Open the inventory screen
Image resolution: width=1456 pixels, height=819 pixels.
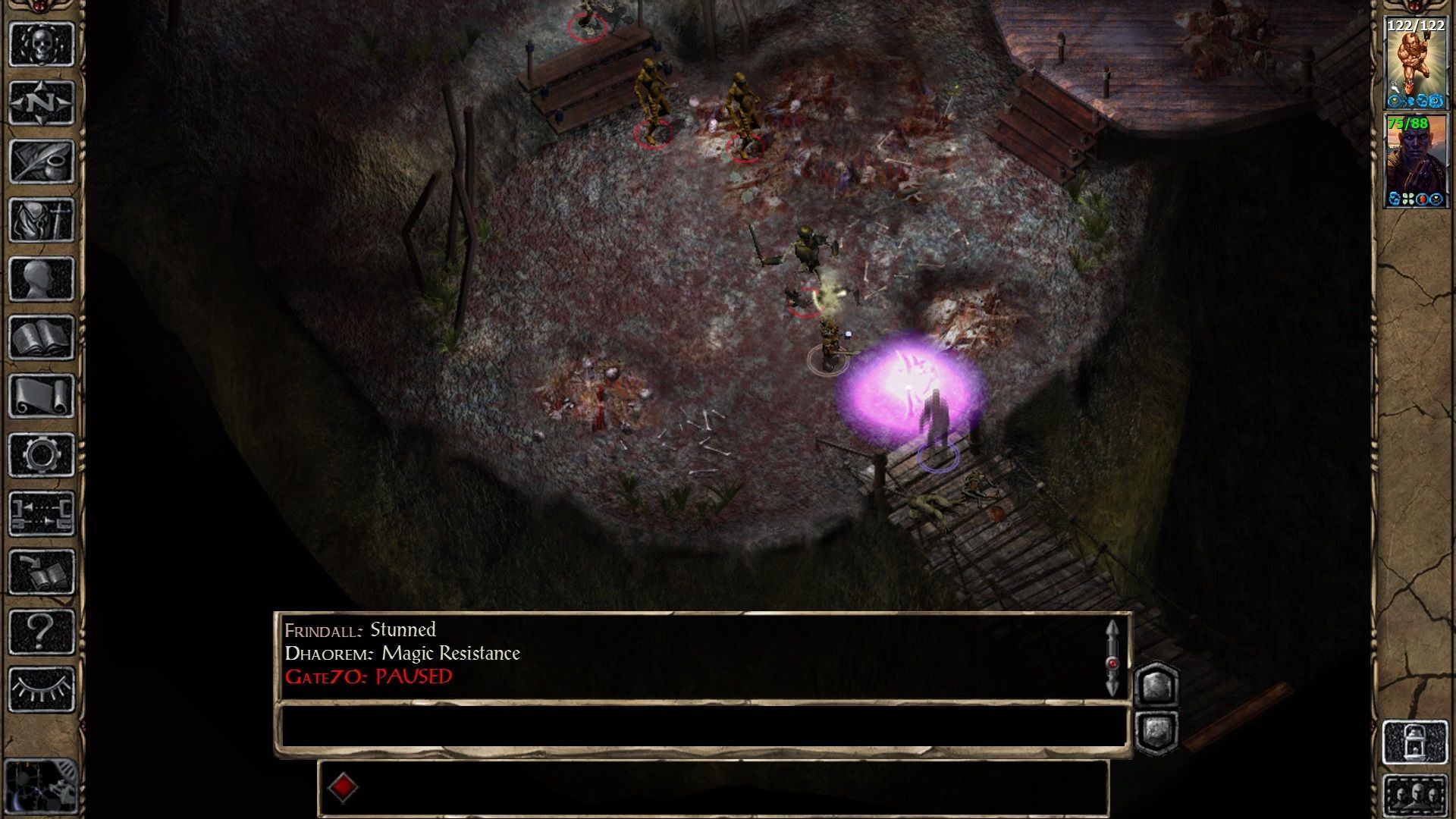click(41, 220)
